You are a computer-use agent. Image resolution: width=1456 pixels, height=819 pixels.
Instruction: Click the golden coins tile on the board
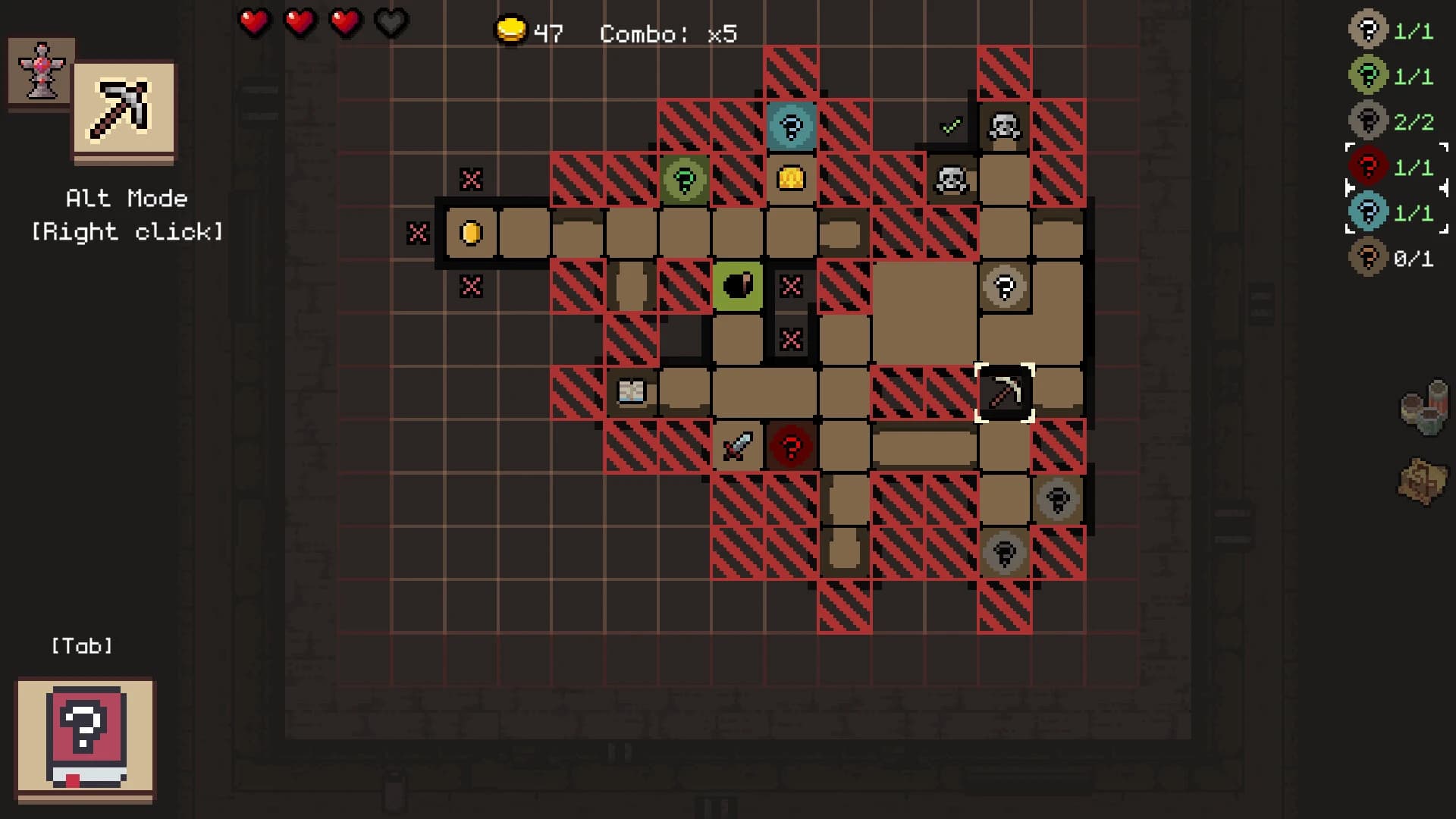pyautogui.click(x=791, y=178)
